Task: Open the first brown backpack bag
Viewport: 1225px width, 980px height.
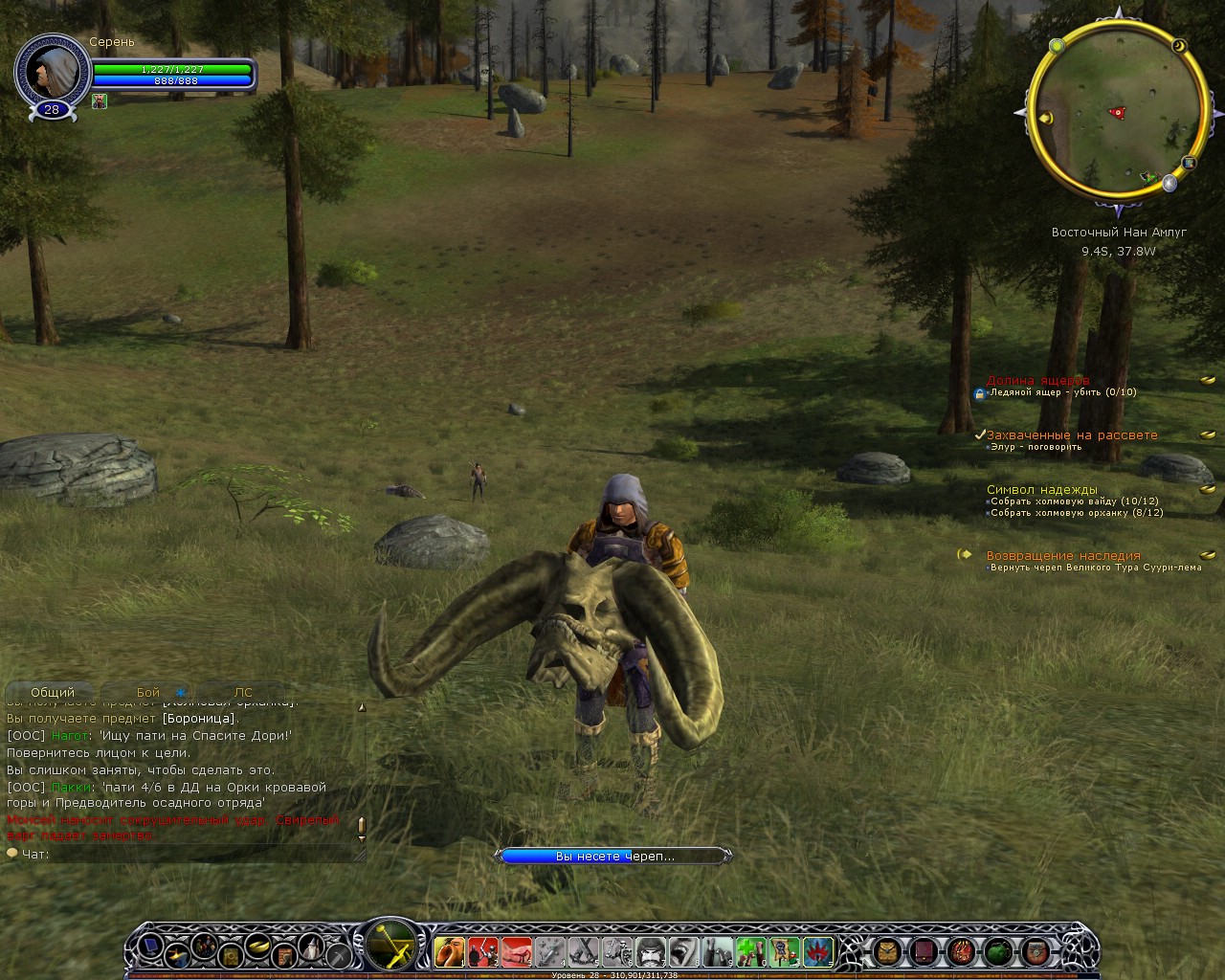Action: coord(887,951)
